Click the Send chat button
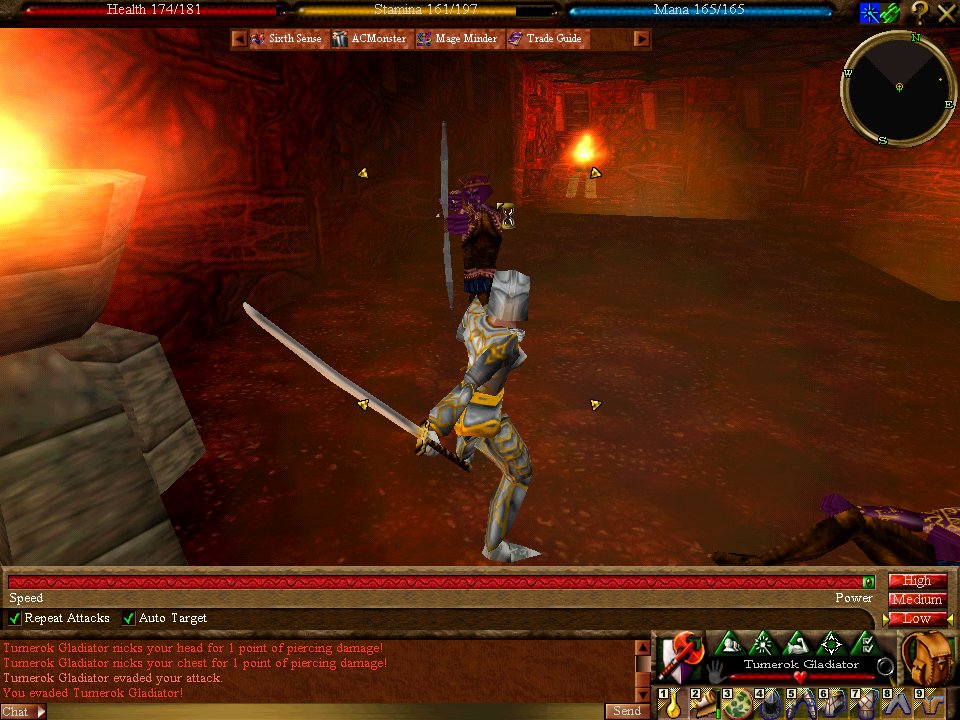Viewport: 960px width, 720px height. 627,711
